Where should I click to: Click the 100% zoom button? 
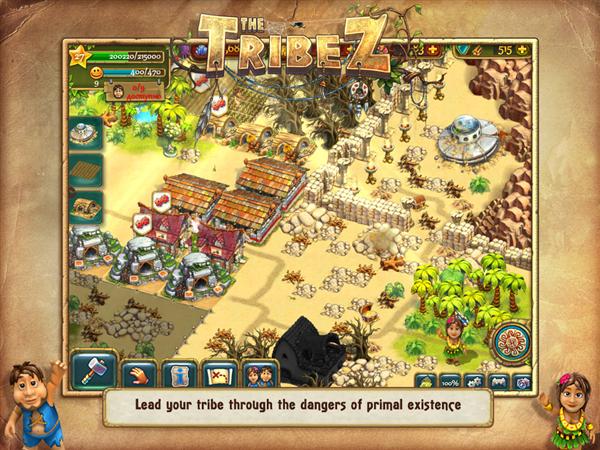pyautogui.click(x=451, y=381)
